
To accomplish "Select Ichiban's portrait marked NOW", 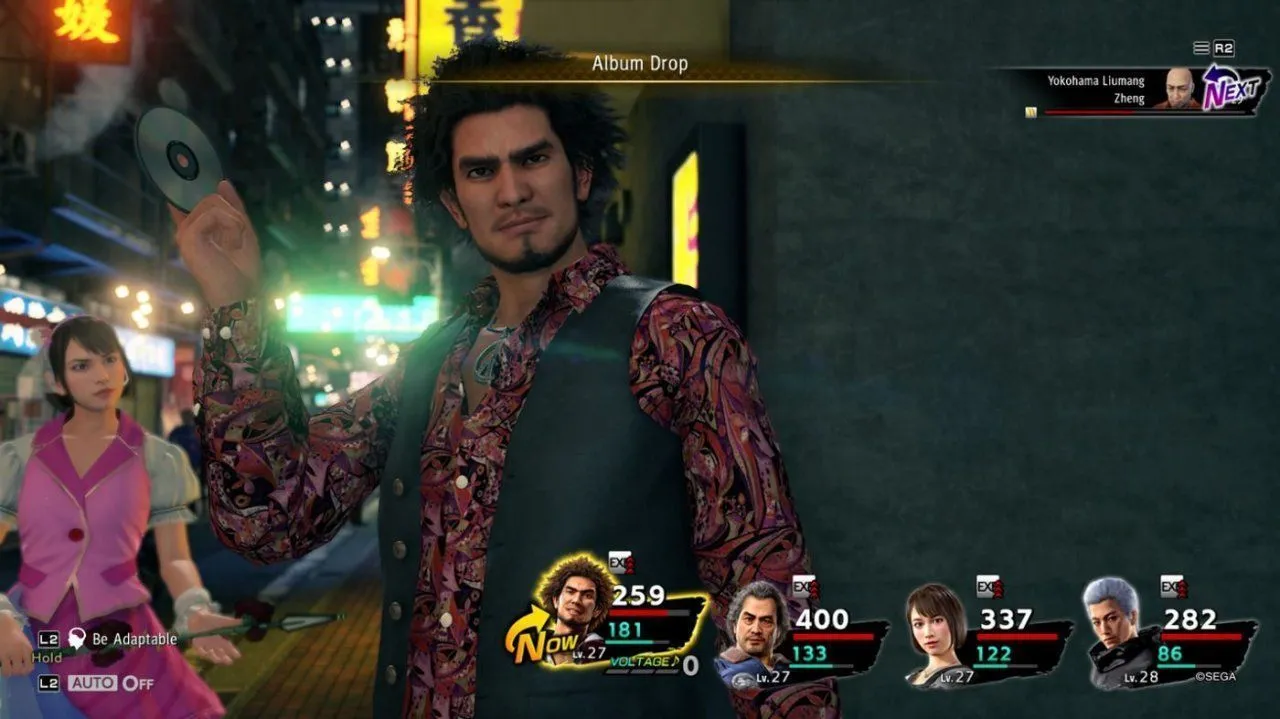I will [x=572, y=613].
